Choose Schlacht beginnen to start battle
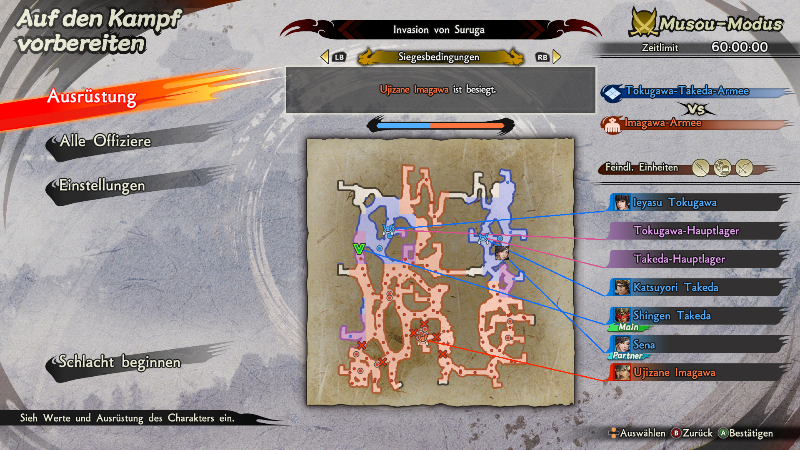This screenshot has width=800, height=450. [119, 362]
